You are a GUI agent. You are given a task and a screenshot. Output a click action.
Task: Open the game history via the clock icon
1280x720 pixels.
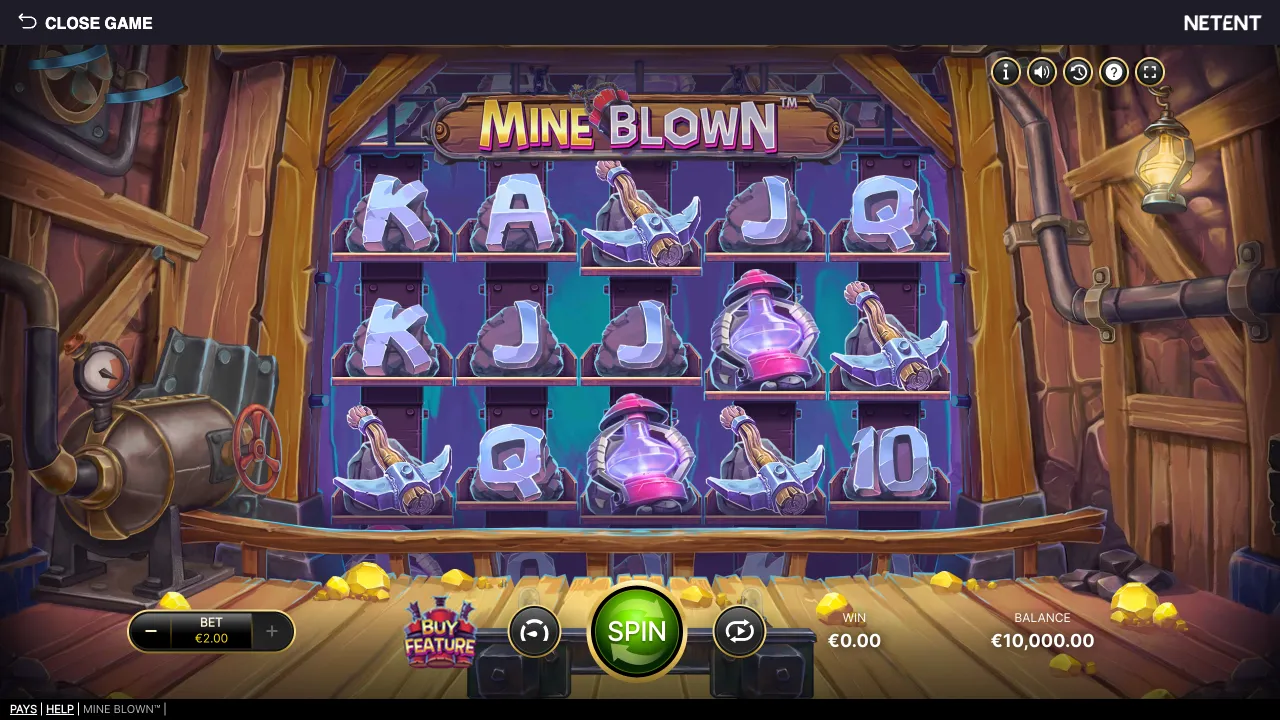(x=1077, y=71)
